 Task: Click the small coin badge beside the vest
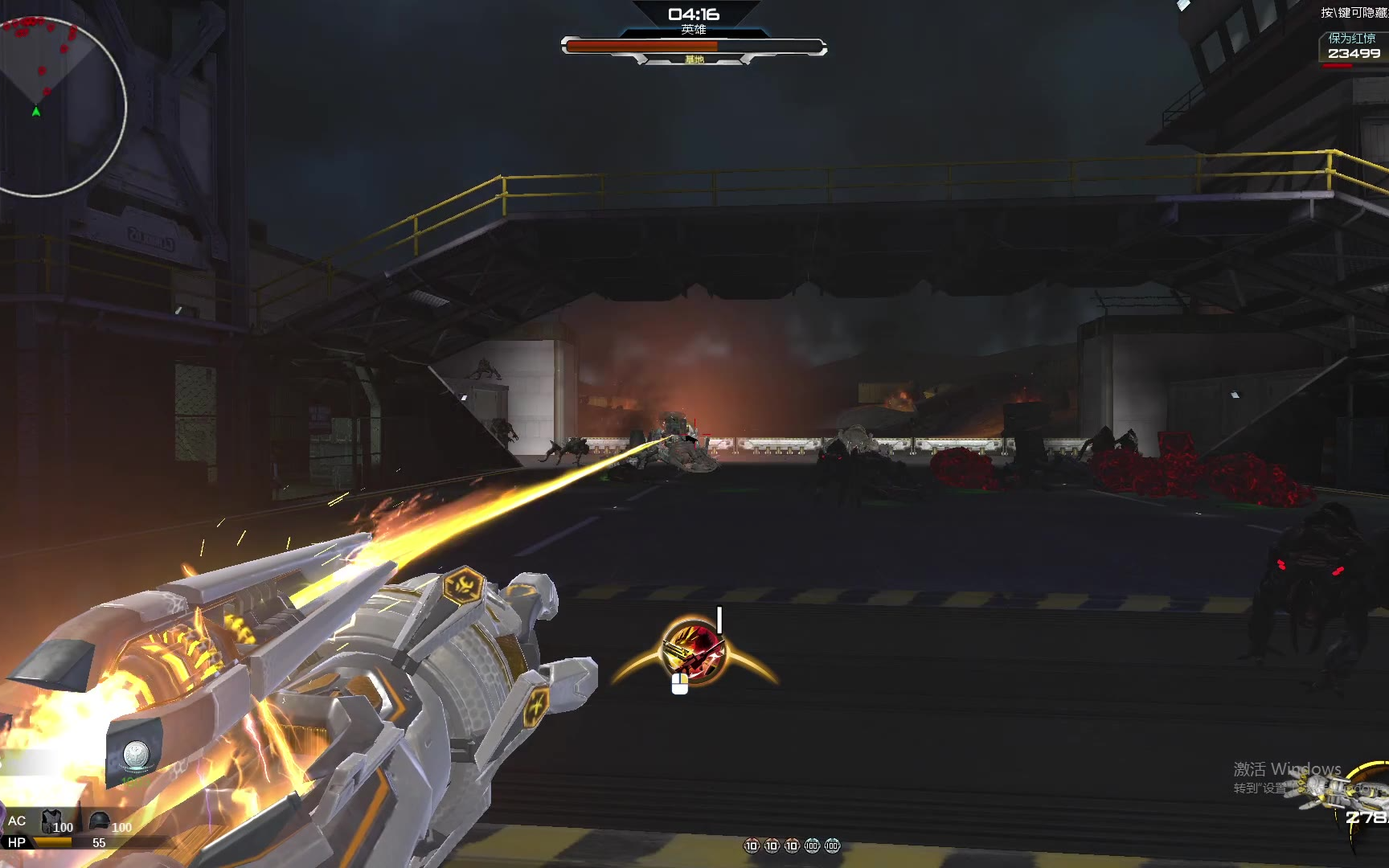coord(135,755)
